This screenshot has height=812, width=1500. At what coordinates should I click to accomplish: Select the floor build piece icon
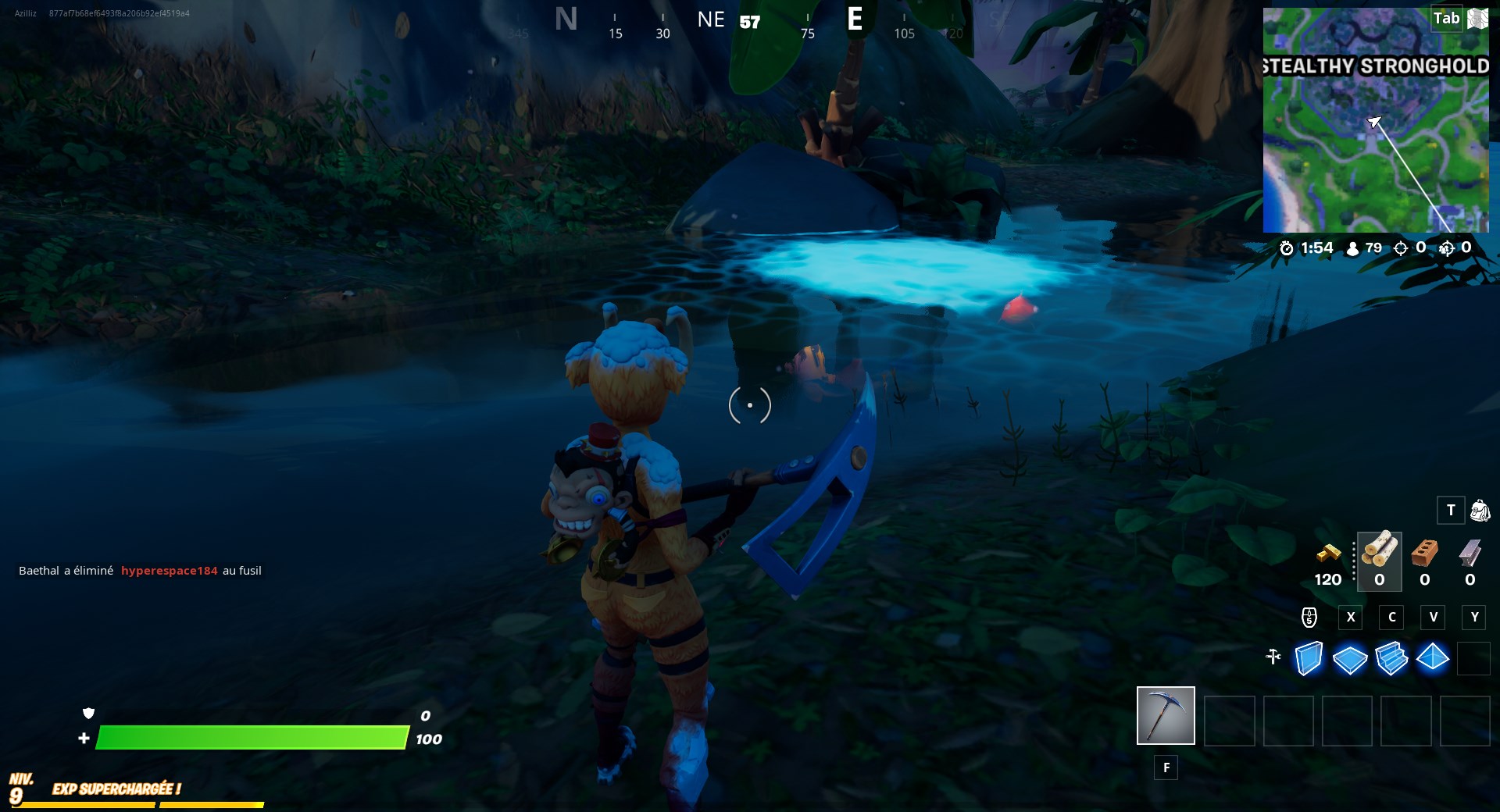click(1350, 660)
